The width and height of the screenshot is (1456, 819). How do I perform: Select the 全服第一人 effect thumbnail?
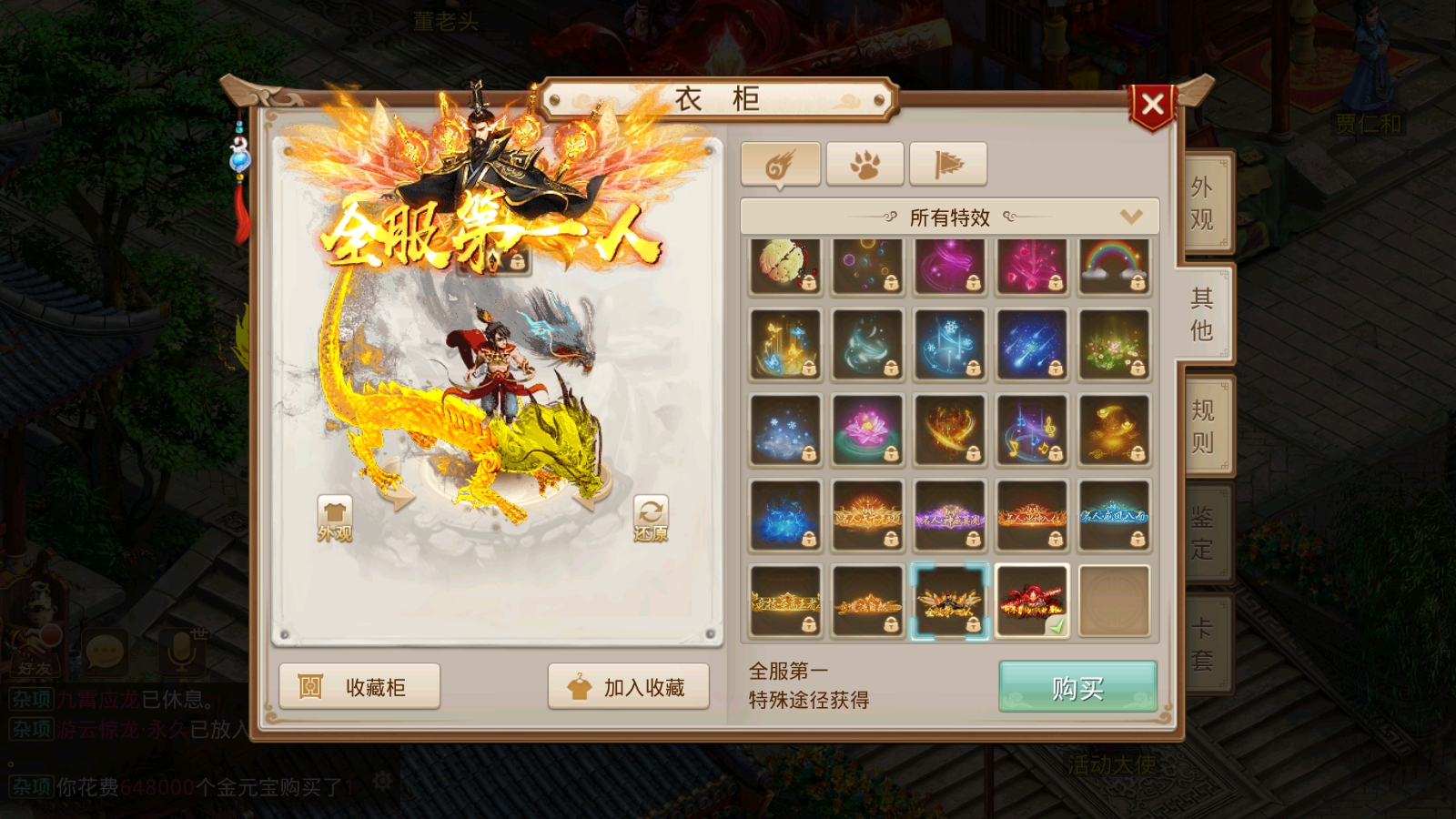coord(949,601)
